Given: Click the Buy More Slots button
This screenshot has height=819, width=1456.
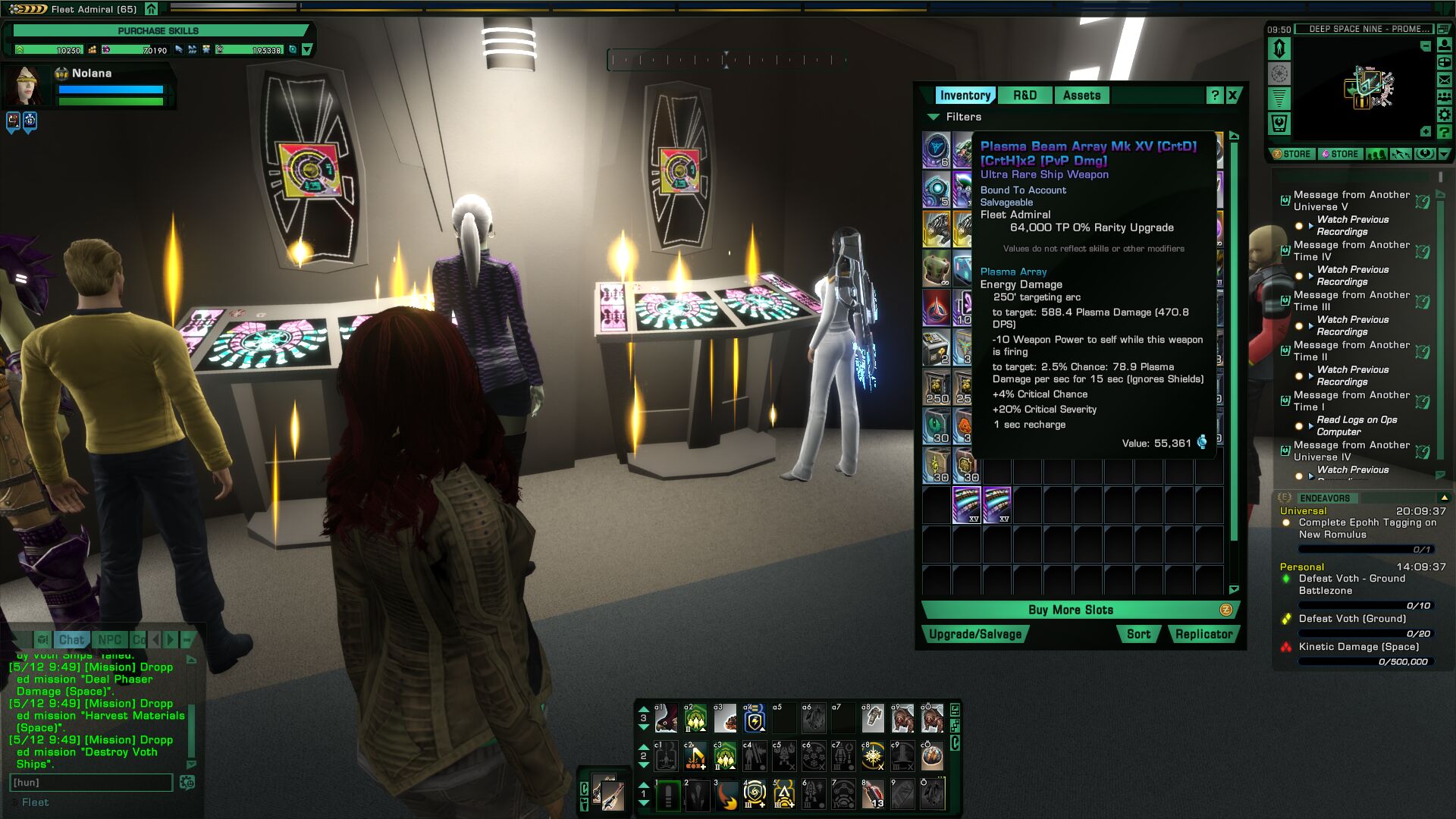Looking at the screenshot, I should (x=1071, y=610).
